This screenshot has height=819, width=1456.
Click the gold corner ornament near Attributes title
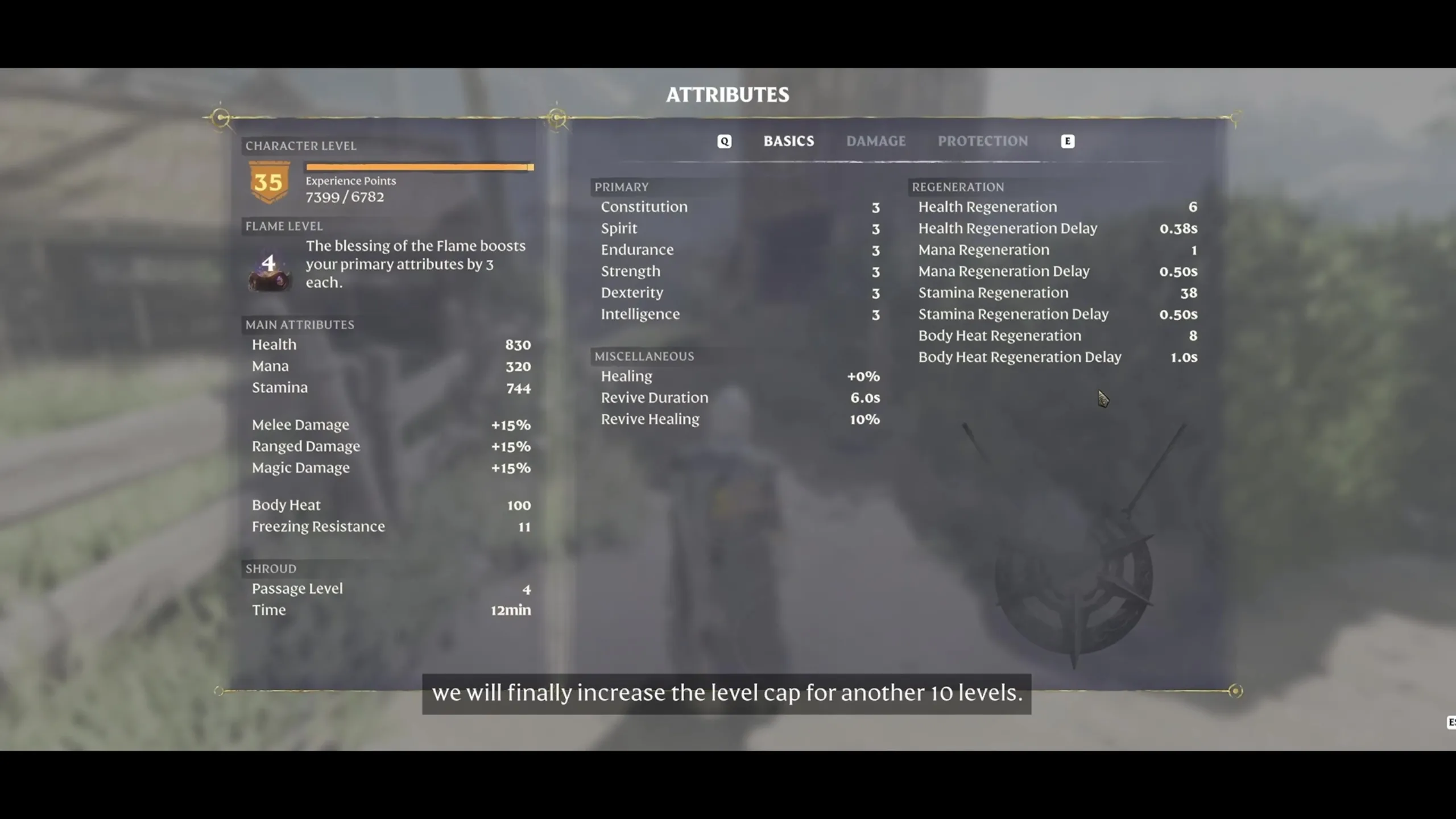557,117
